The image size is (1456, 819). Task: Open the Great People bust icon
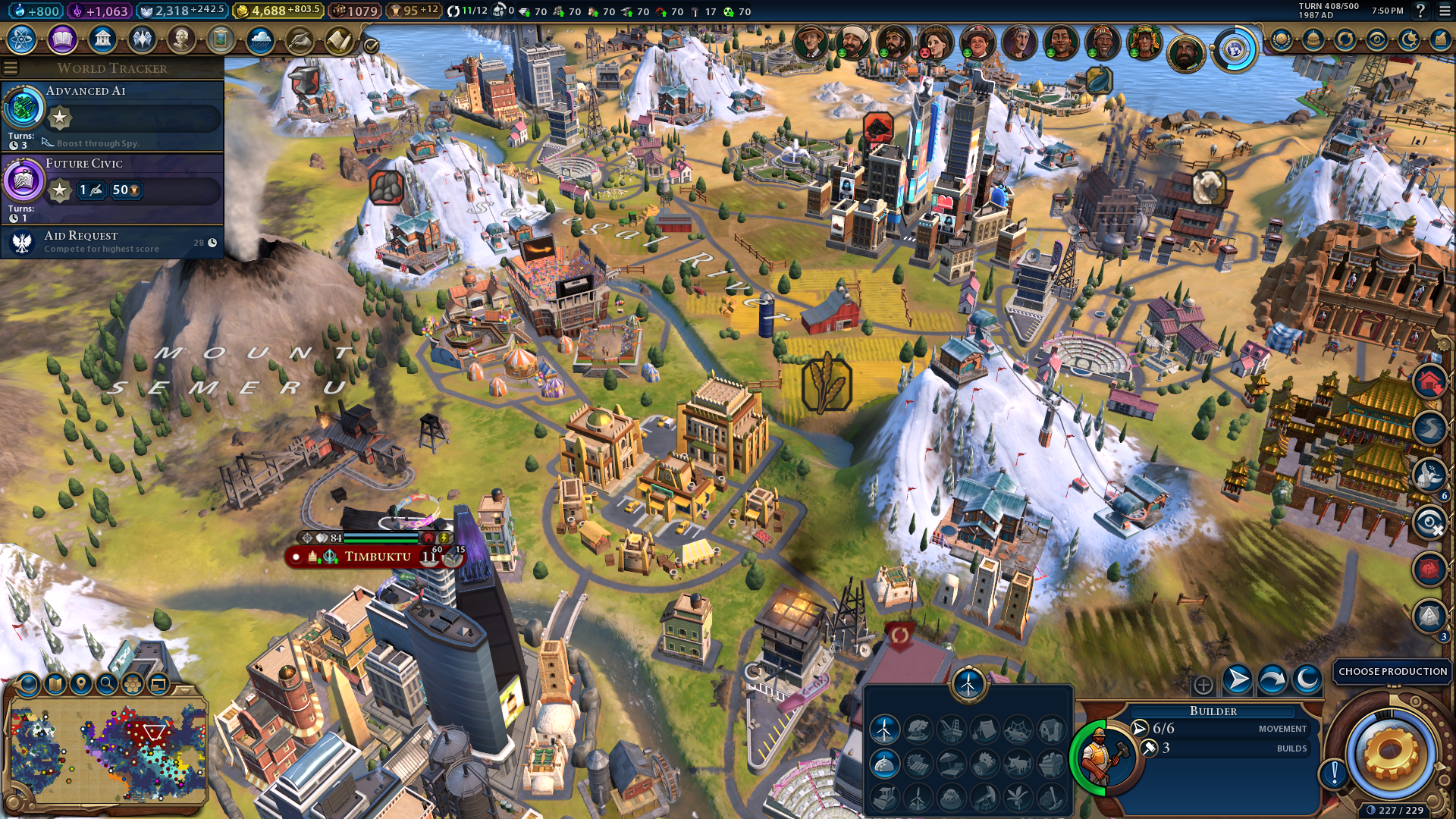tap(181, 39)
